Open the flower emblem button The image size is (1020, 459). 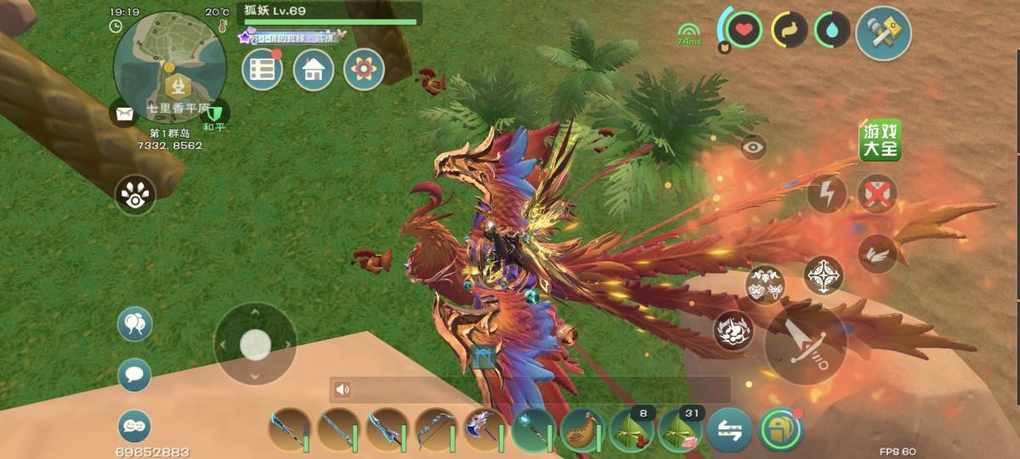click(364, 70)
